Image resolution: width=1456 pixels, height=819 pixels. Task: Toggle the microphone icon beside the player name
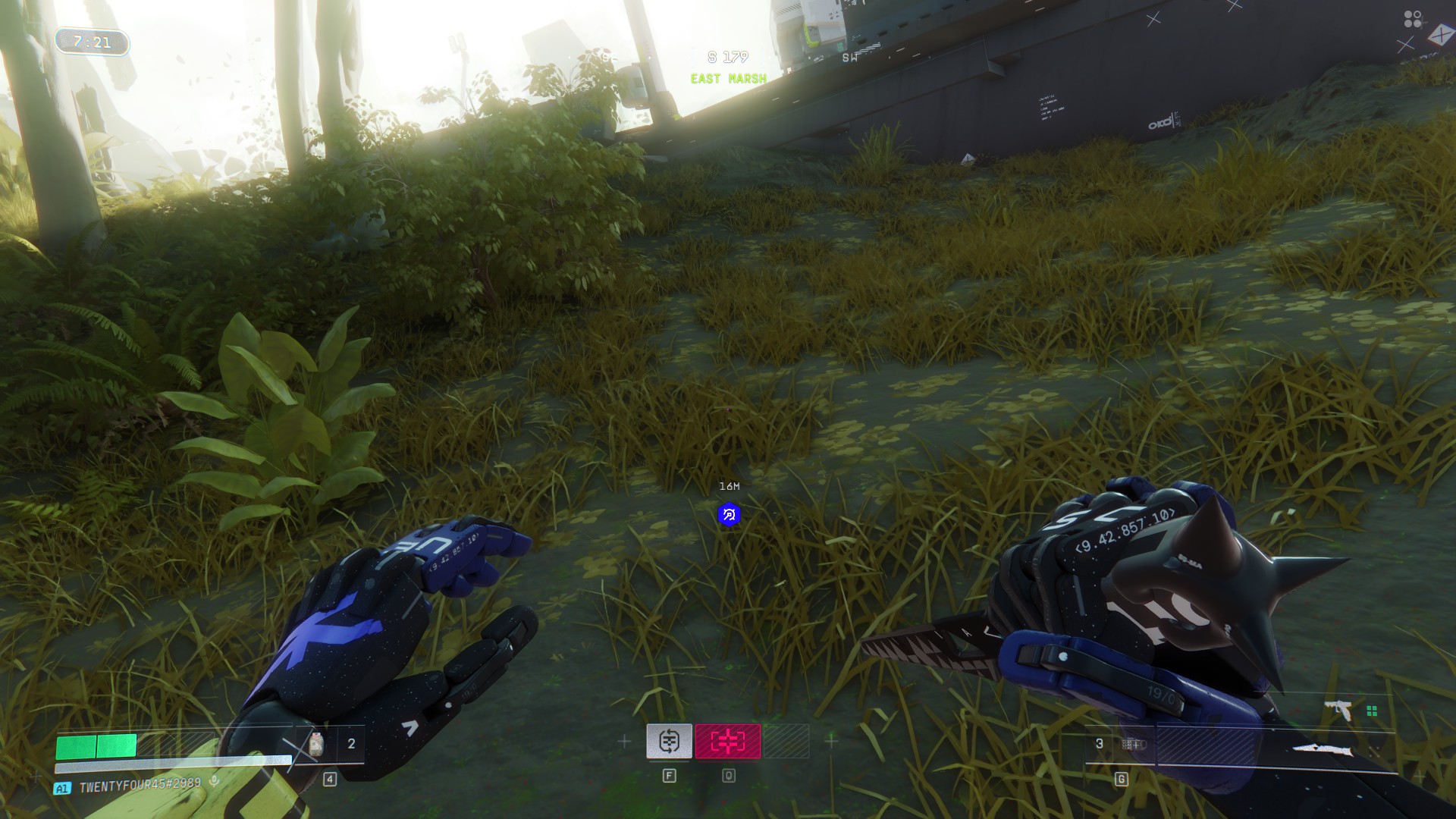pos(215,781)
